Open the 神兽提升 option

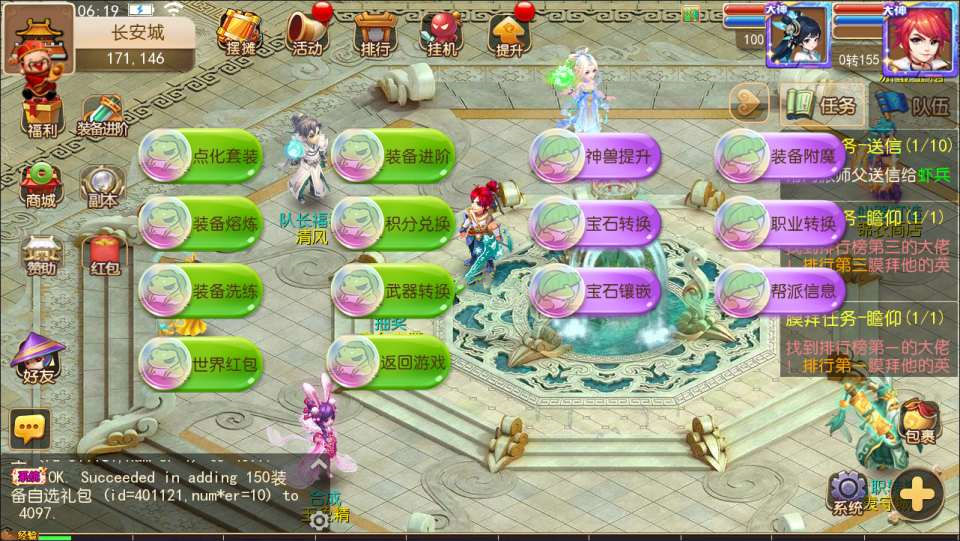tap(594, 156)
